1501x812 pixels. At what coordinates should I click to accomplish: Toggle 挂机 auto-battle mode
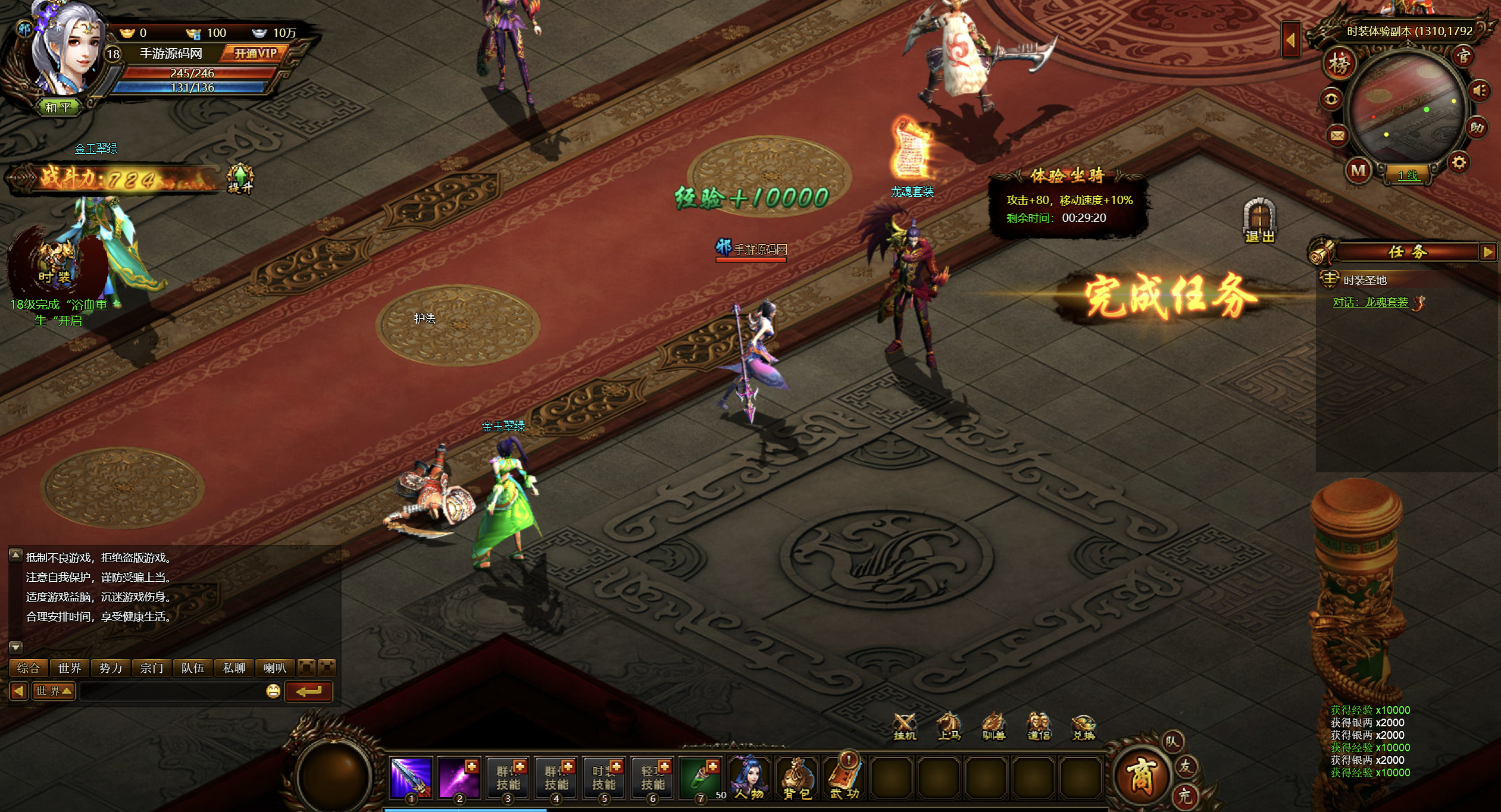pyautogui.click(x=905, y=726)
